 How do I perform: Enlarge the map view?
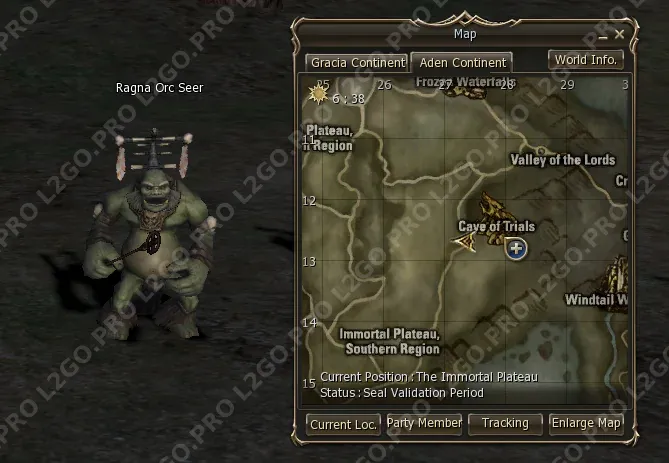click(586, 423)
